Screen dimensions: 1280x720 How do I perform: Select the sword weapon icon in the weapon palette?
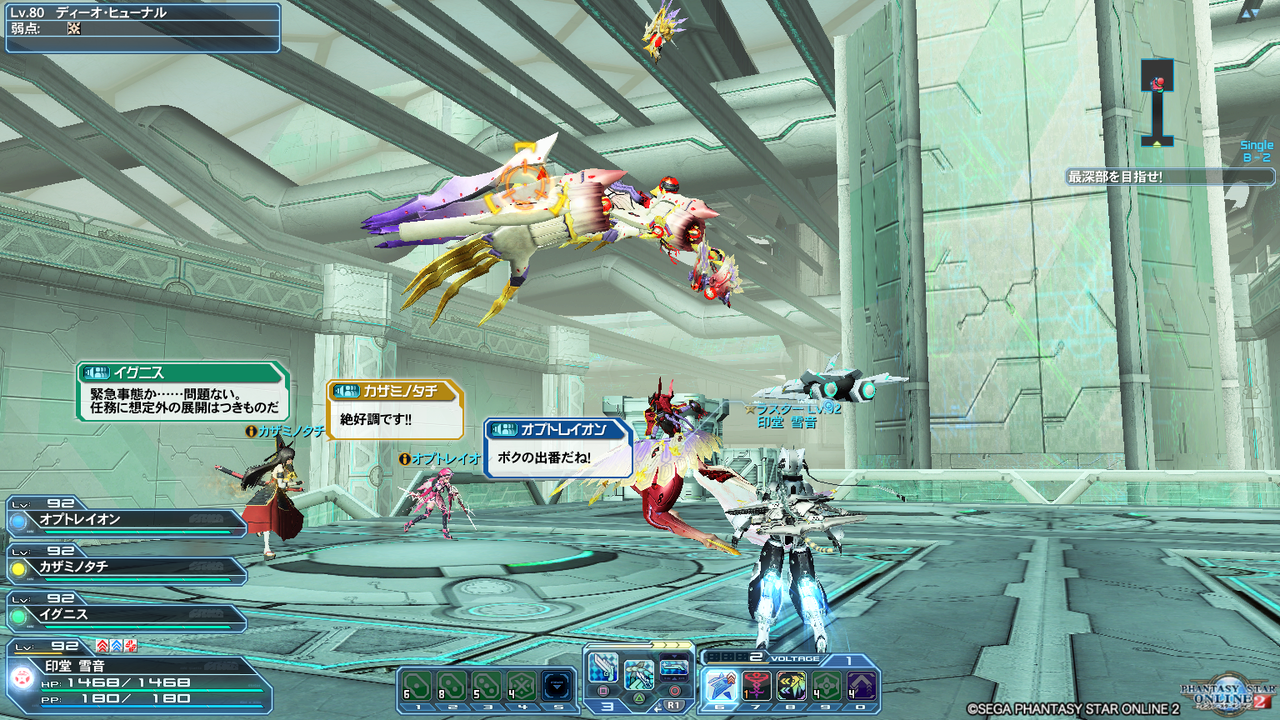[x=602, y=668]
